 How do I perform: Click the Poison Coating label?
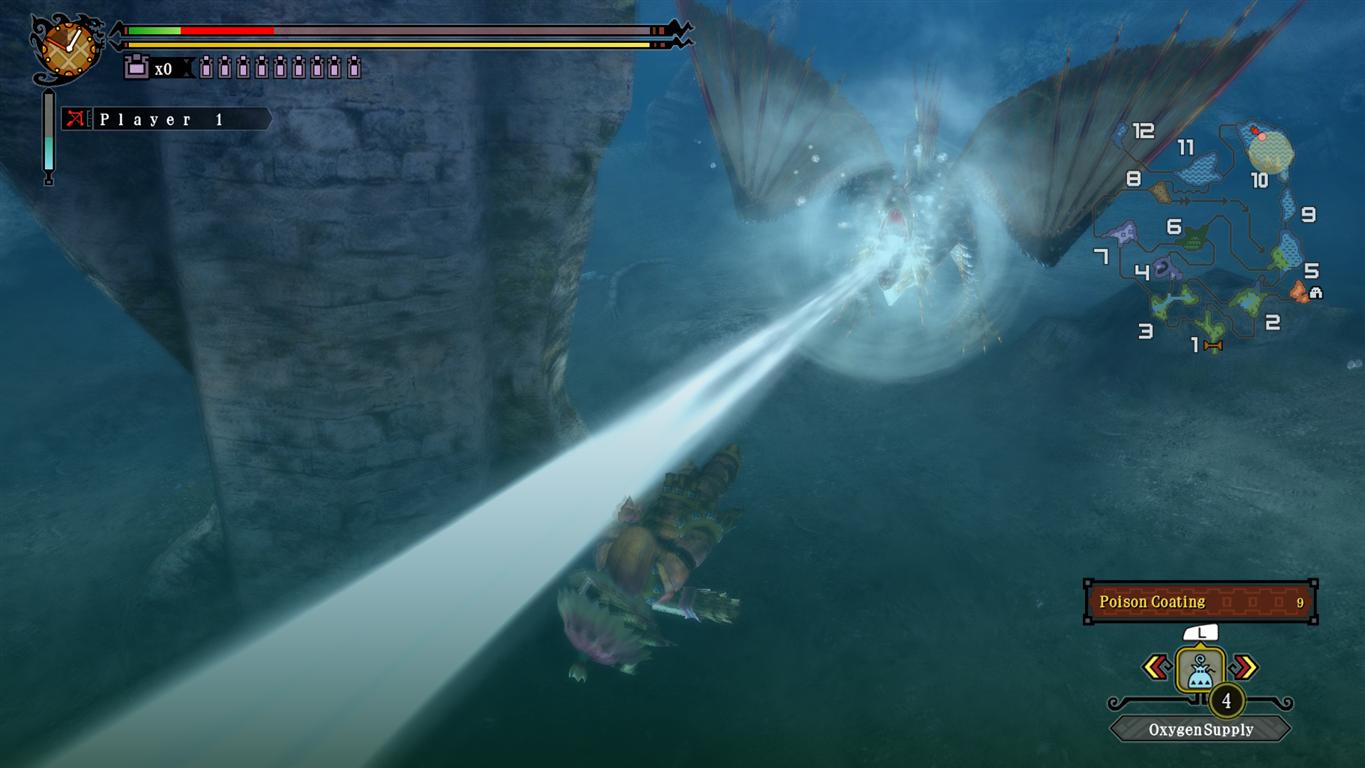click(1151, 601)
